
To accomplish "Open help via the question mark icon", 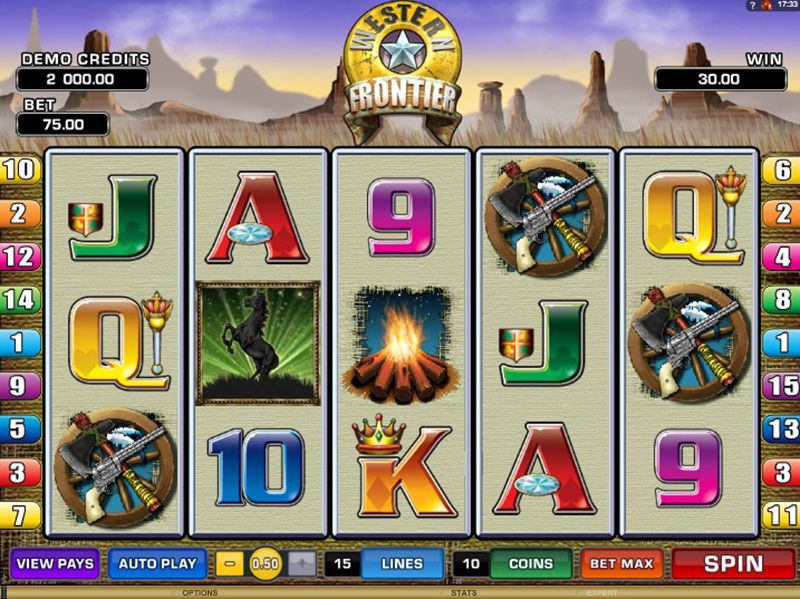I will coord(750,6).
